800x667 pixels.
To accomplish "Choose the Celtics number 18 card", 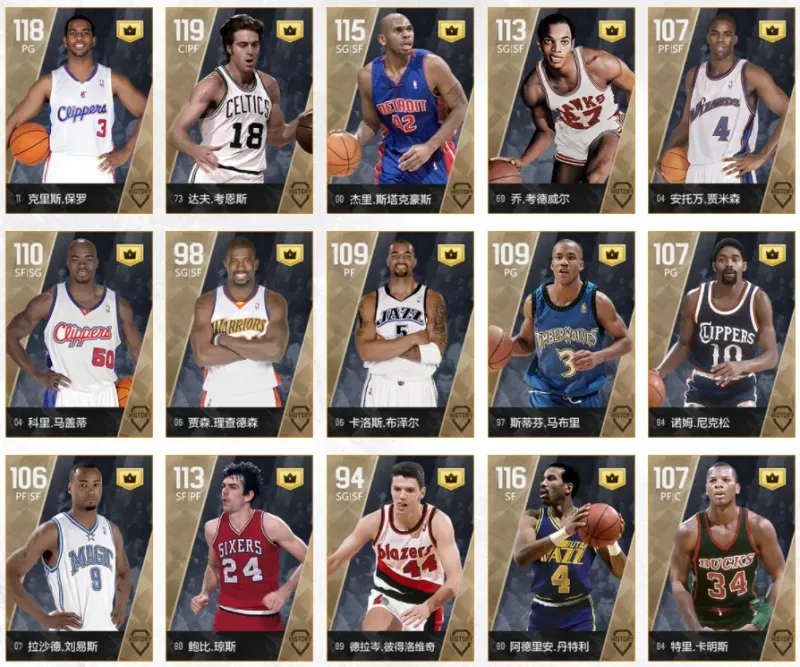I will click(240, 110).
